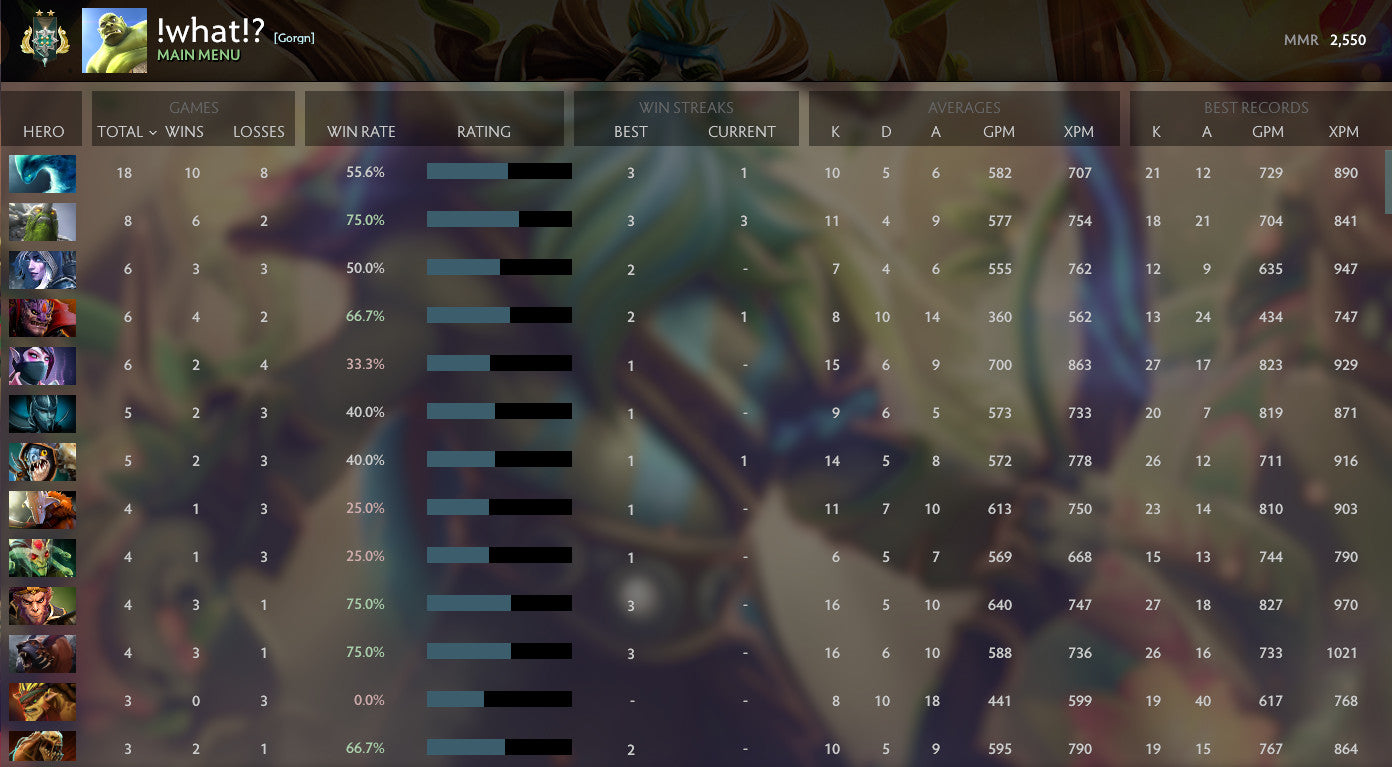Click the green player avatar image
This screenshot has height=767, width=1392.
pos(114,41)
